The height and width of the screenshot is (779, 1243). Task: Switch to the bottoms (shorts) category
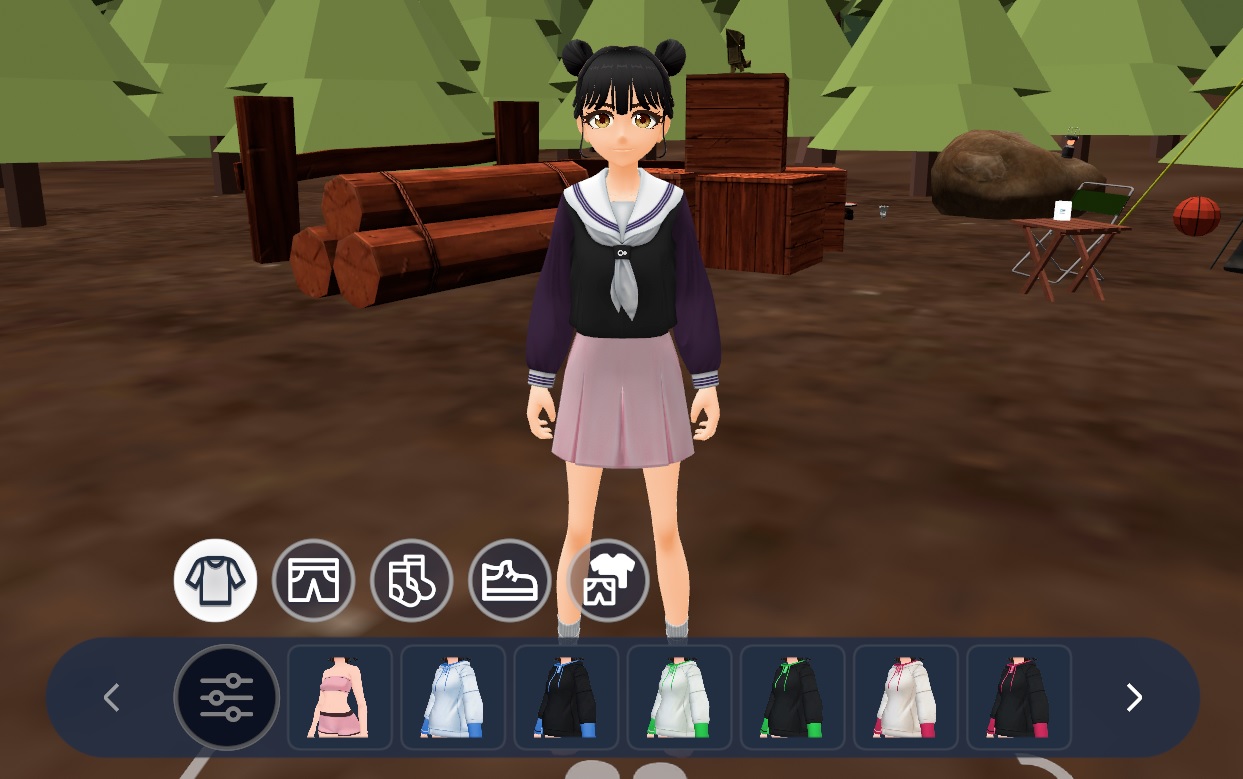tap(313, 580)
